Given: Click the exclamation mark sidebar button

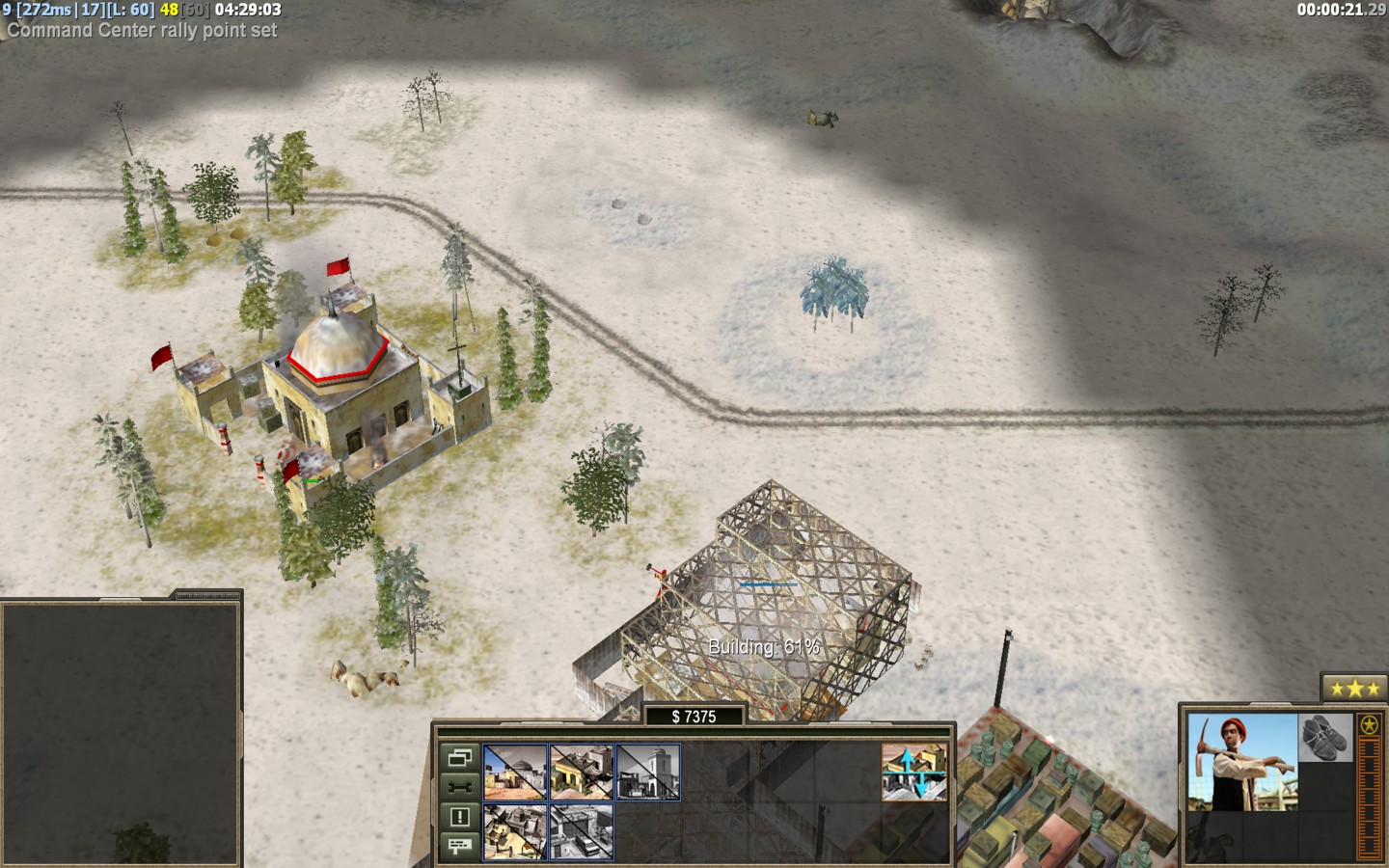Looking at the screenshot, I should (x=459, y=817).
